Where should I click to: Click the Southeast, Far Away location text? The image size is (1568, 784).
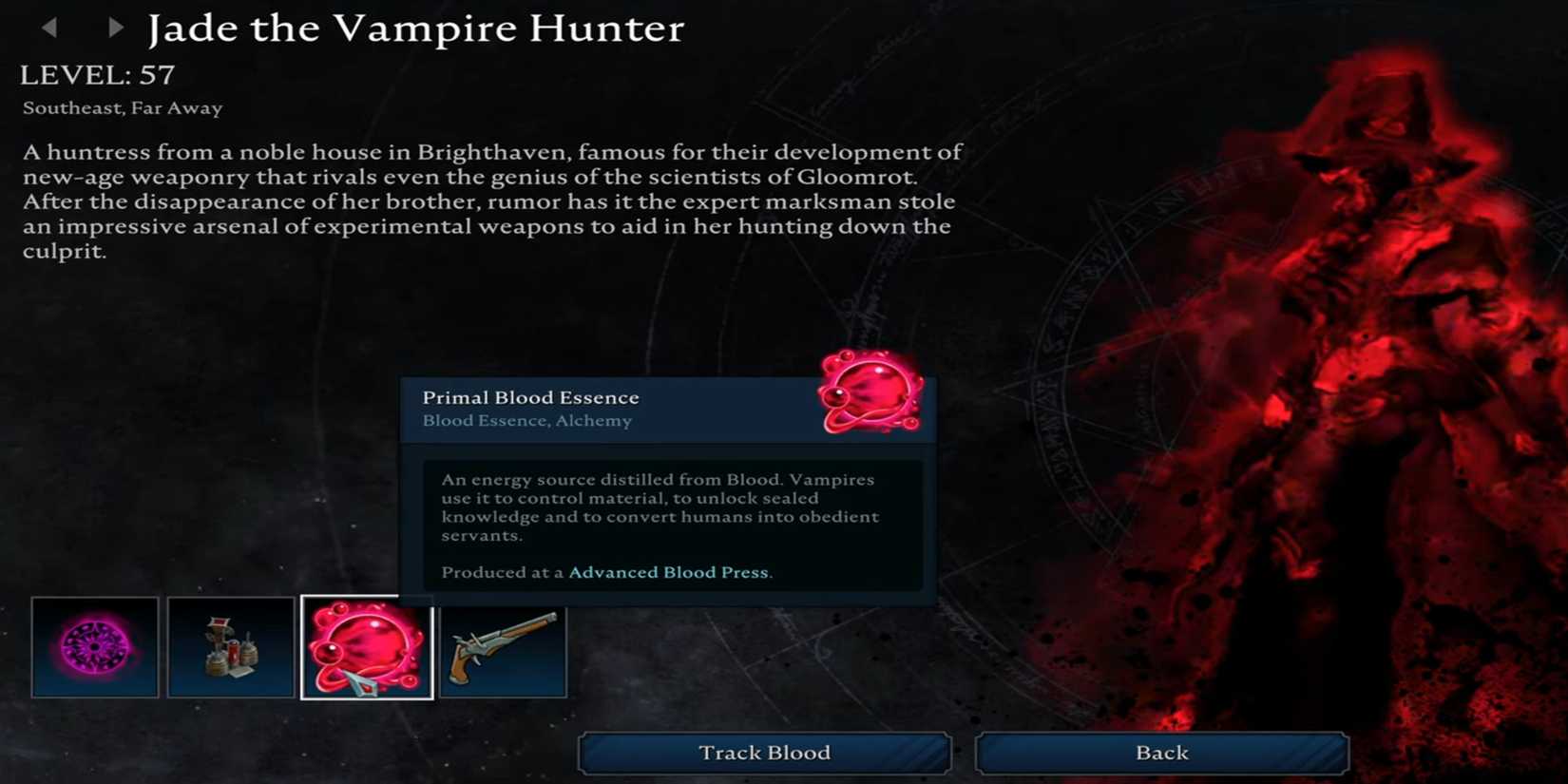point(120,107)
